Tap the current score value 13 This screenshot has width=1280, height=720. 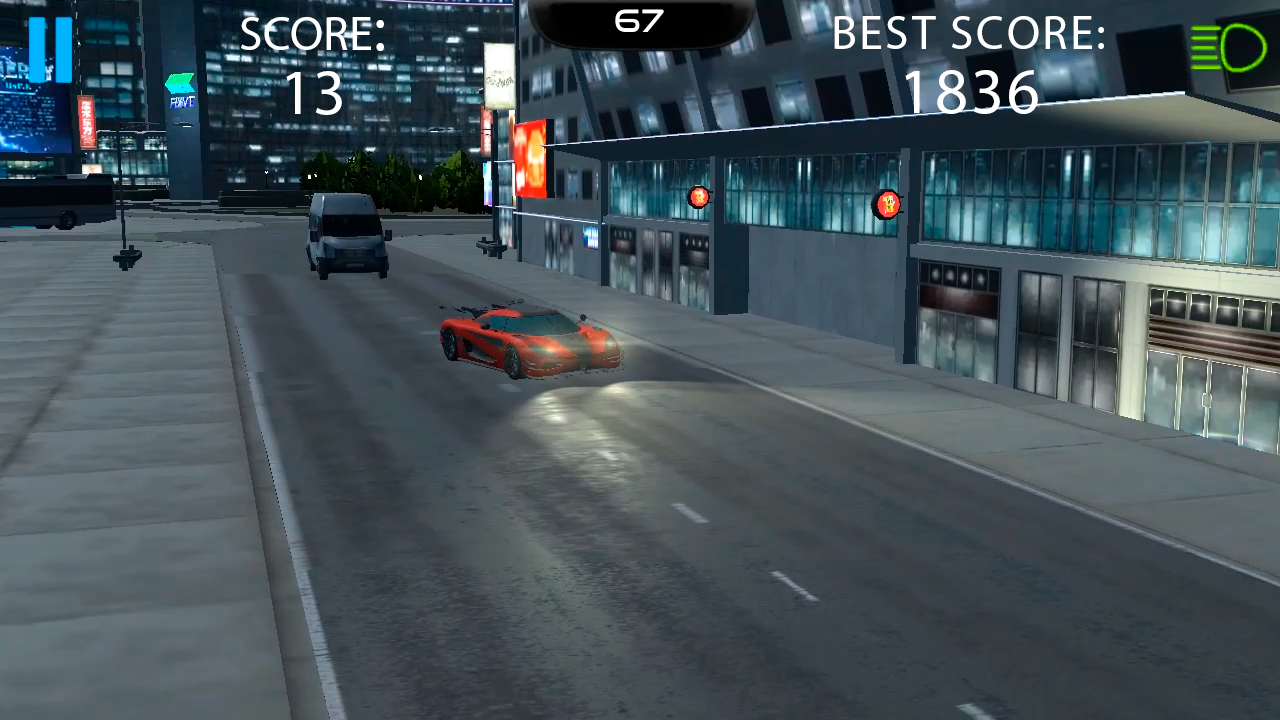point(313,93)
